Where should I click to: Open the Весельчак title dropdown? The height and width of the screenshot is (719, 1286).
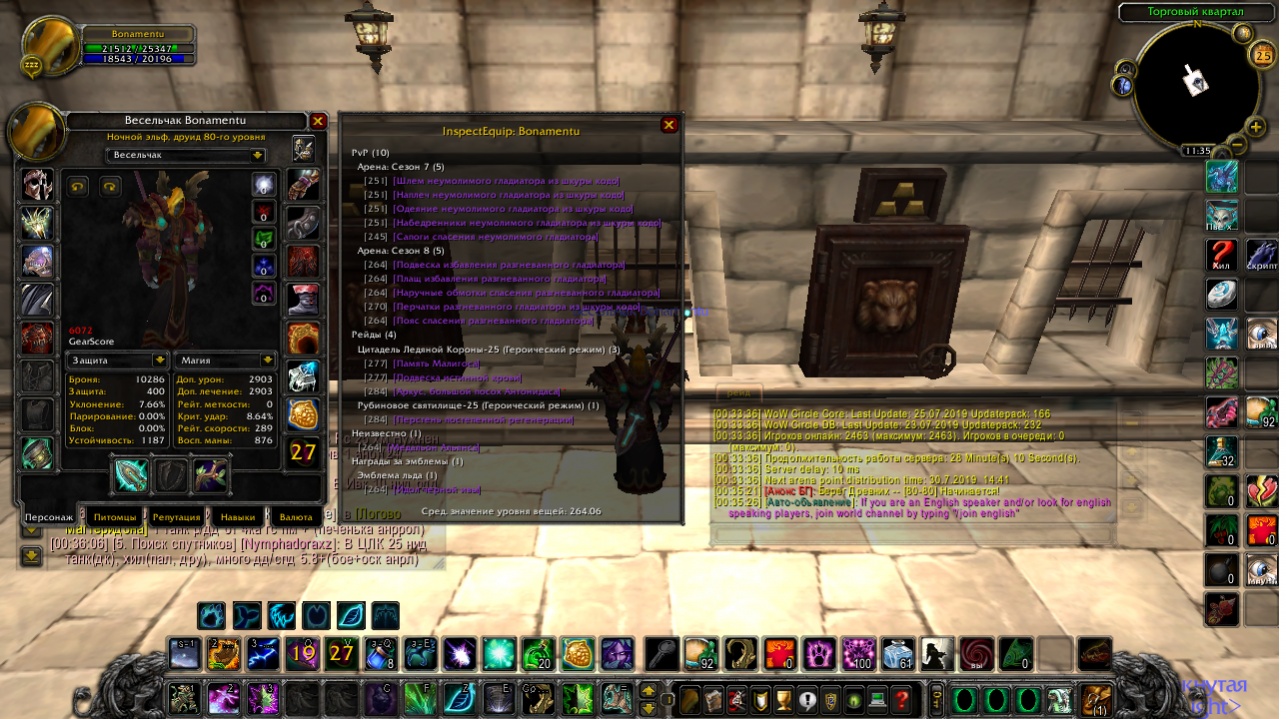point(258,155)
